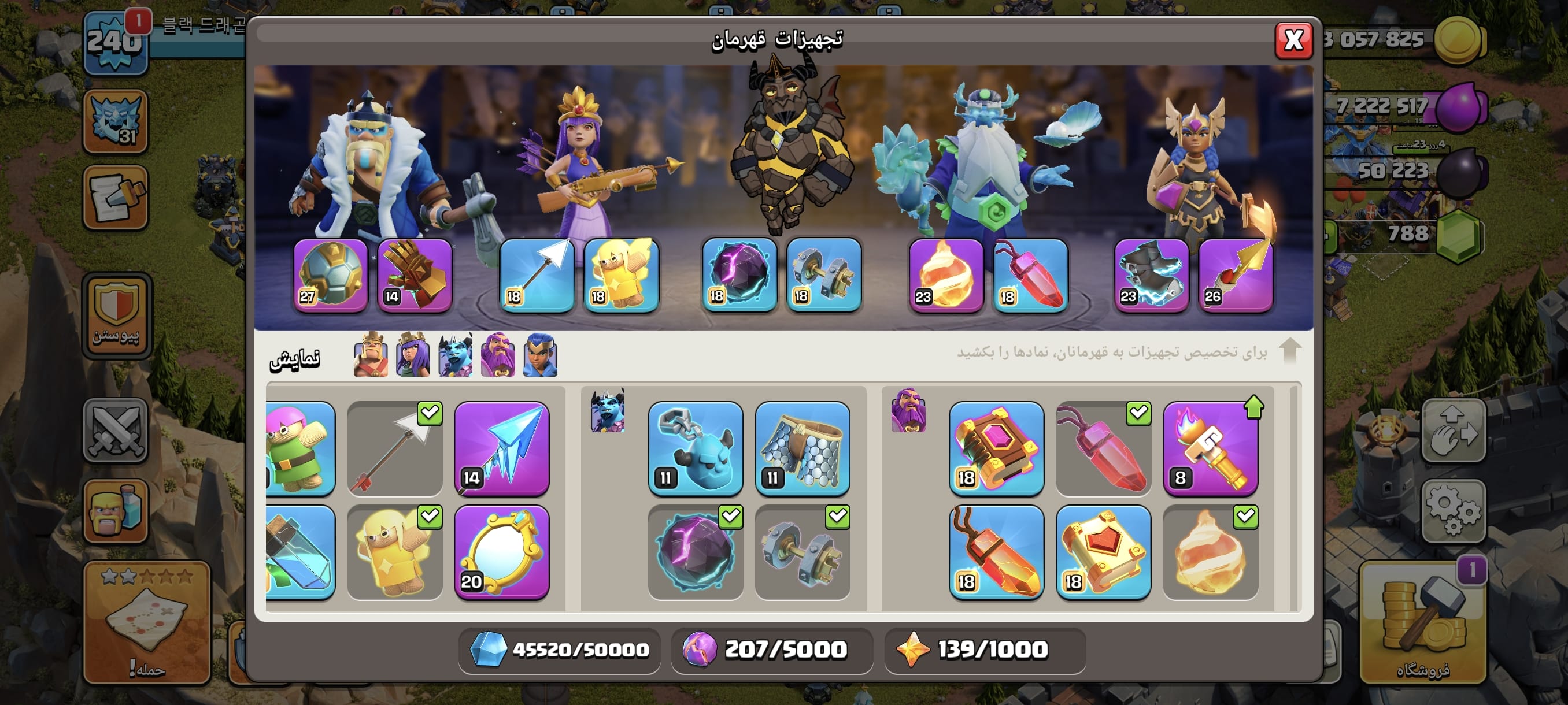Pick the Magic Mirror level 20
The image size is (1568, 705).
(x=502, y=553)
